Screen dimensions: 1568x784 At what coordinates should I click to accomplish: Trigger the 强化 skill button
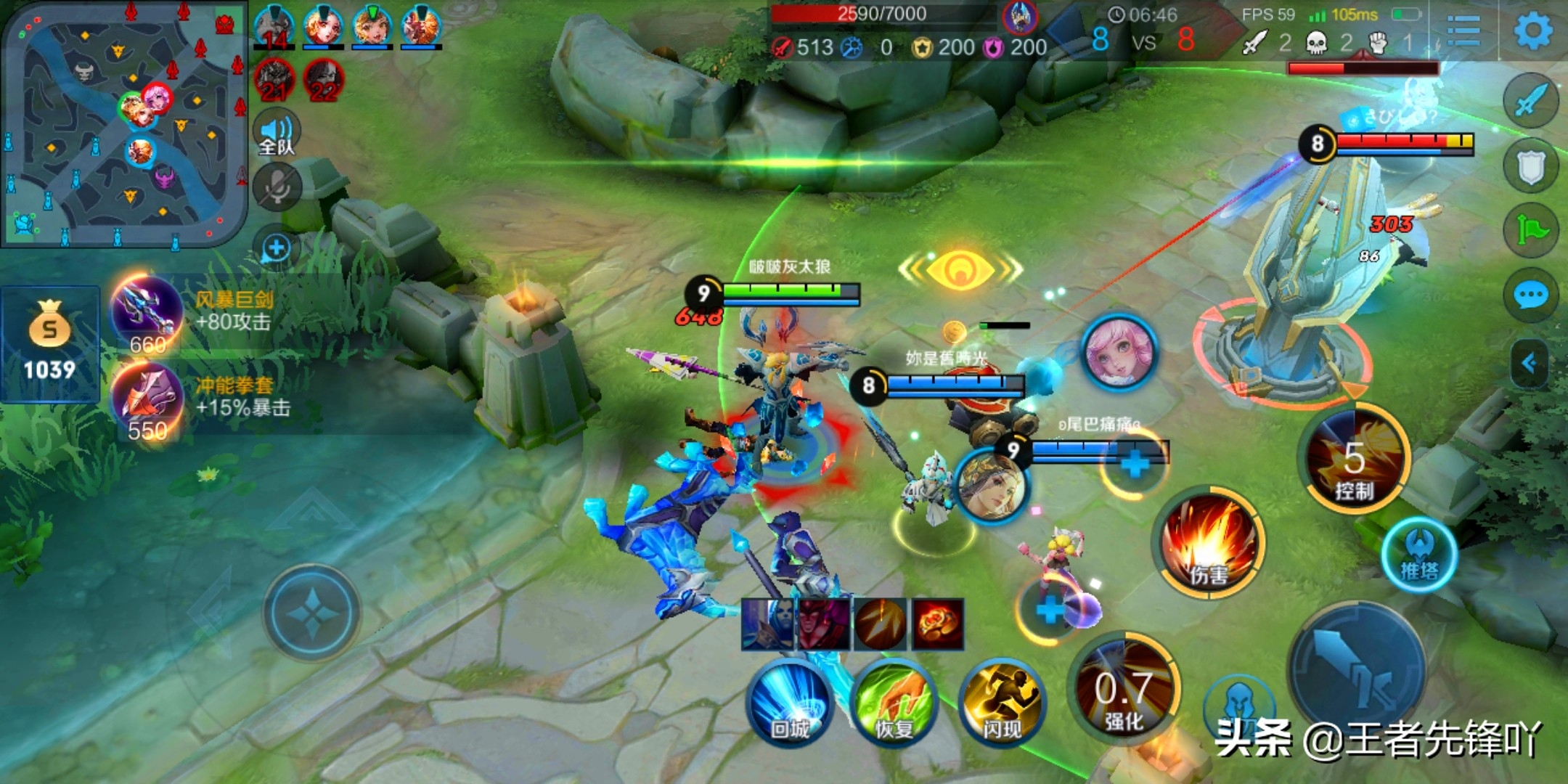tap(1123, 690)
